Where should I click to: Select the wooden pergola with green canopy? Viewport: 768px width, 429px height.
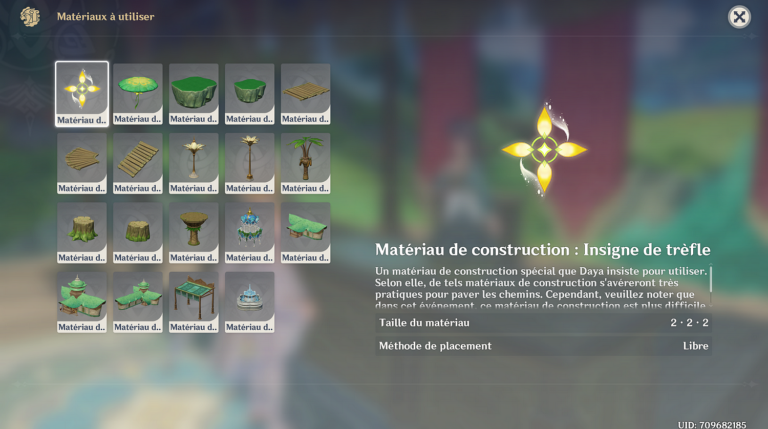point(194,302)
